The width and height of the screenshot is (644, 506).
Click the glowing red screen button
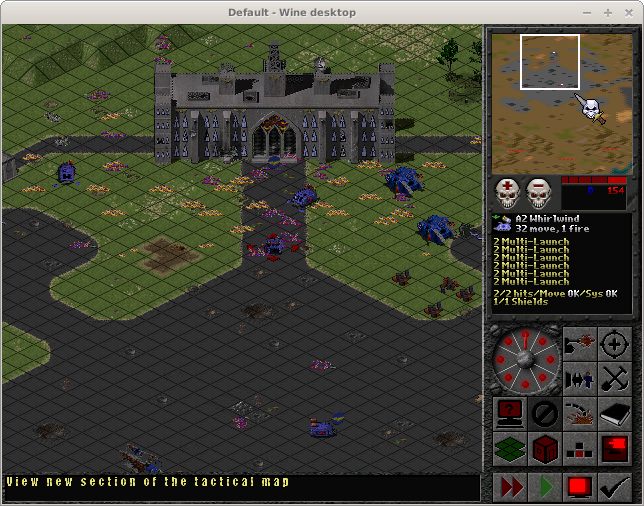(614, 447)
